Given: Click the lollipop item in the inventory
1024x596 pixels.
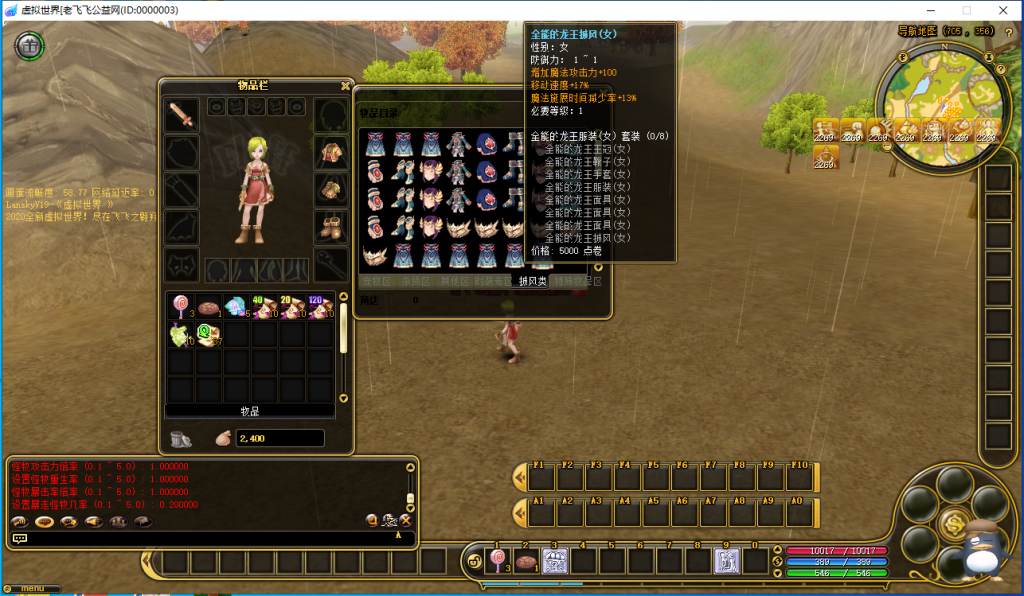Looking at the screenshot, I should tap(181, 307).
